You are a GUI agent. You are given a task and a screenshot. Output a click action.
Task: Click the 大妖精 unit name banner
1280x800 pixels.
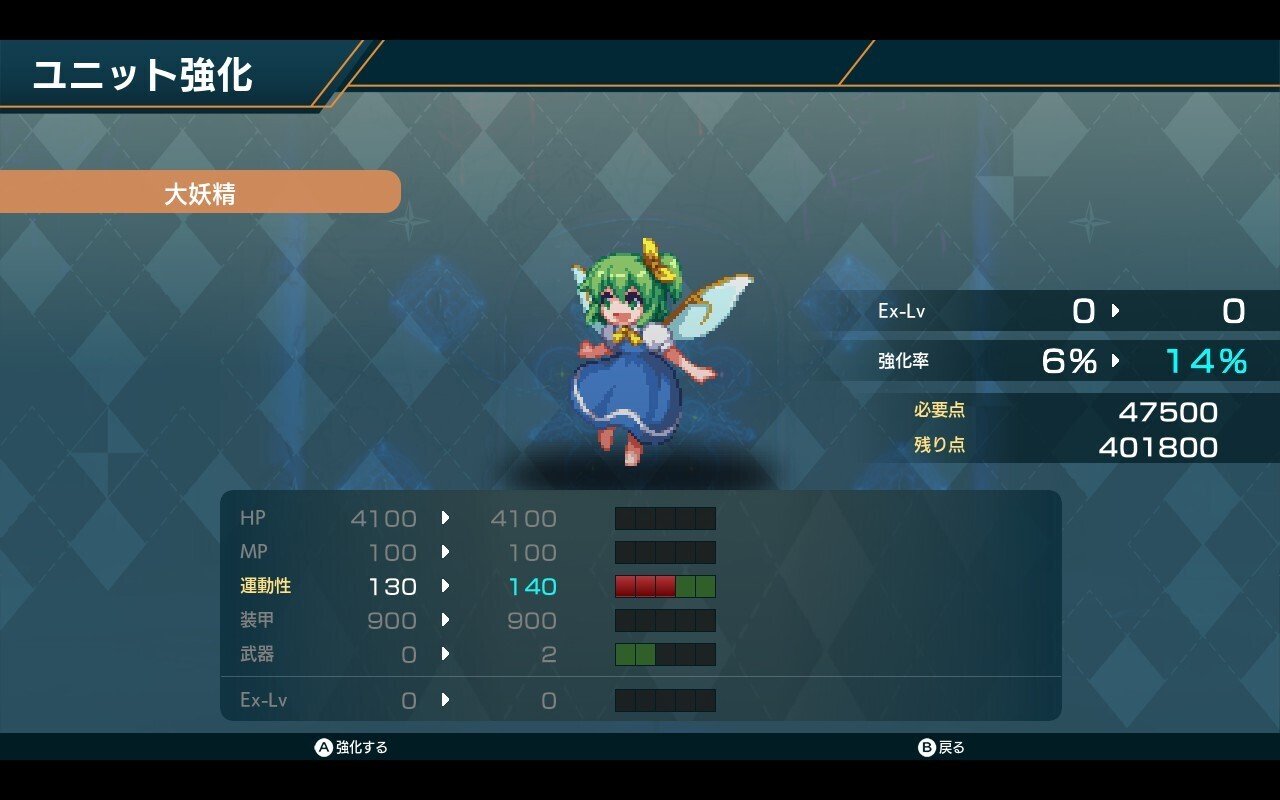(200, 192)
